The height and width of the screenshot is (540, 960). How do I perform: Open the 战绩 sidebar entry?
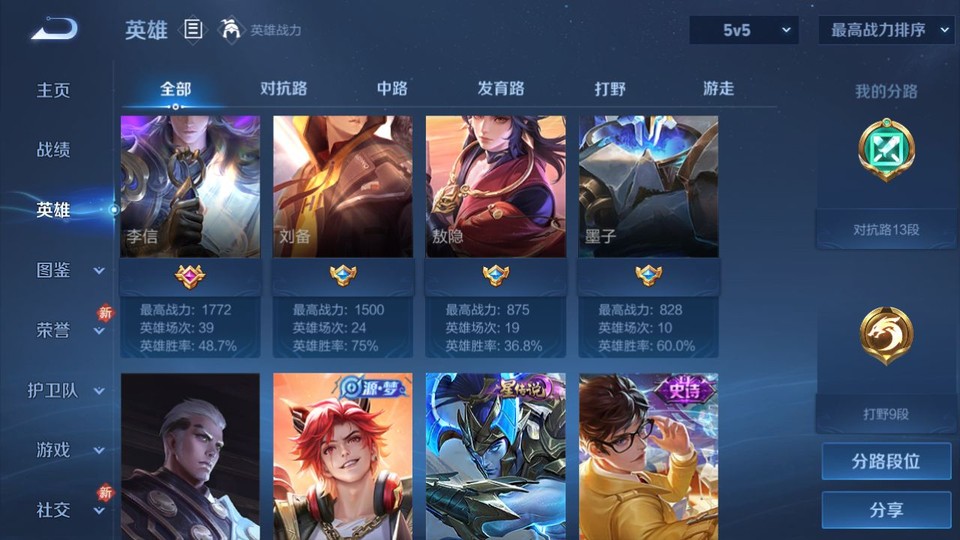click(x=54, y=150)
